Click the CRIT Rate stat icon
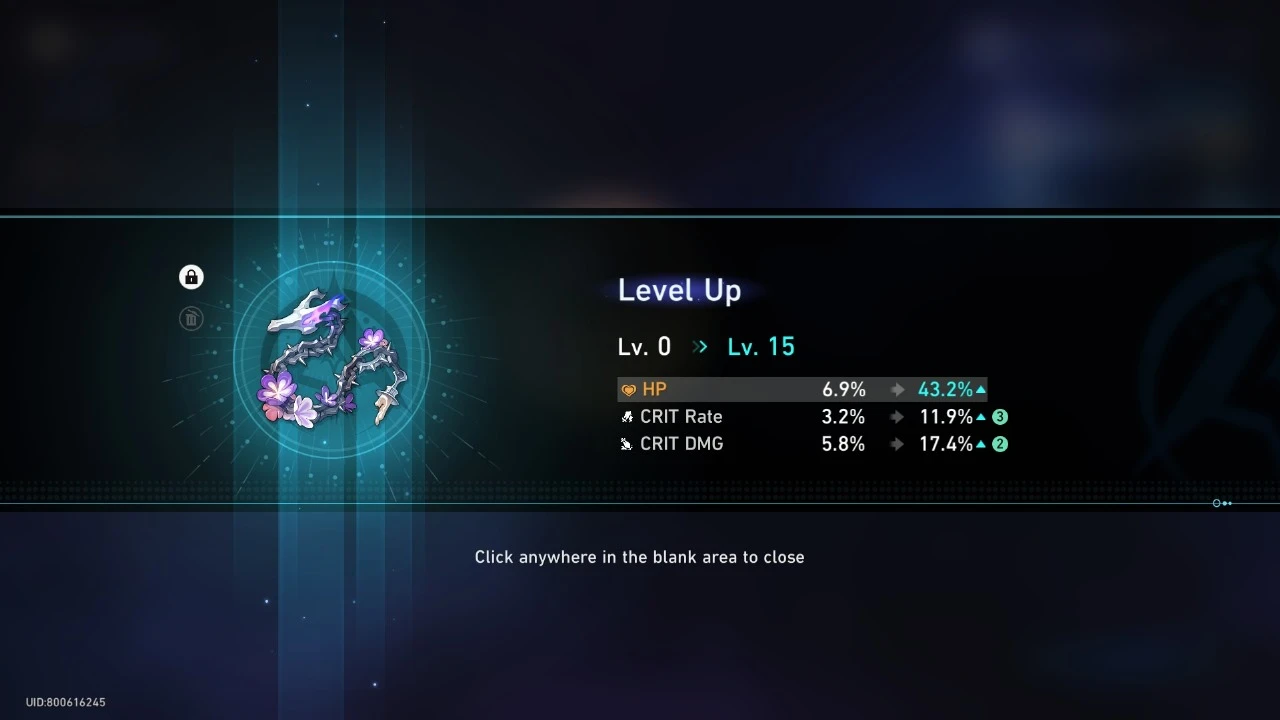The height and width of the screenshot is (720, 1280). pos(627,416)
